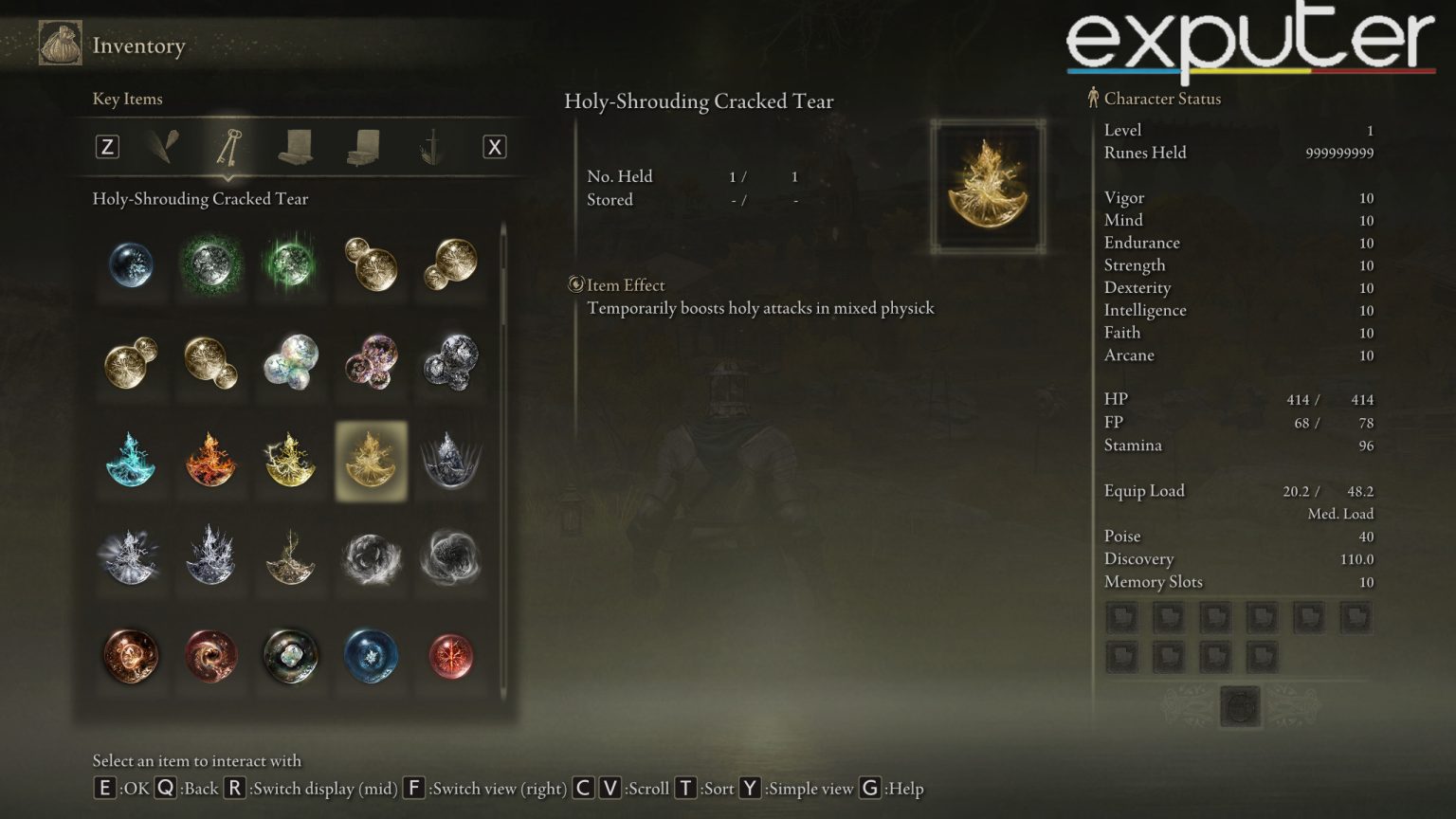Select the cyan Magic-Shrouding Cracked Tear
The image size is (1456, 819).
[x=130, y=462]
